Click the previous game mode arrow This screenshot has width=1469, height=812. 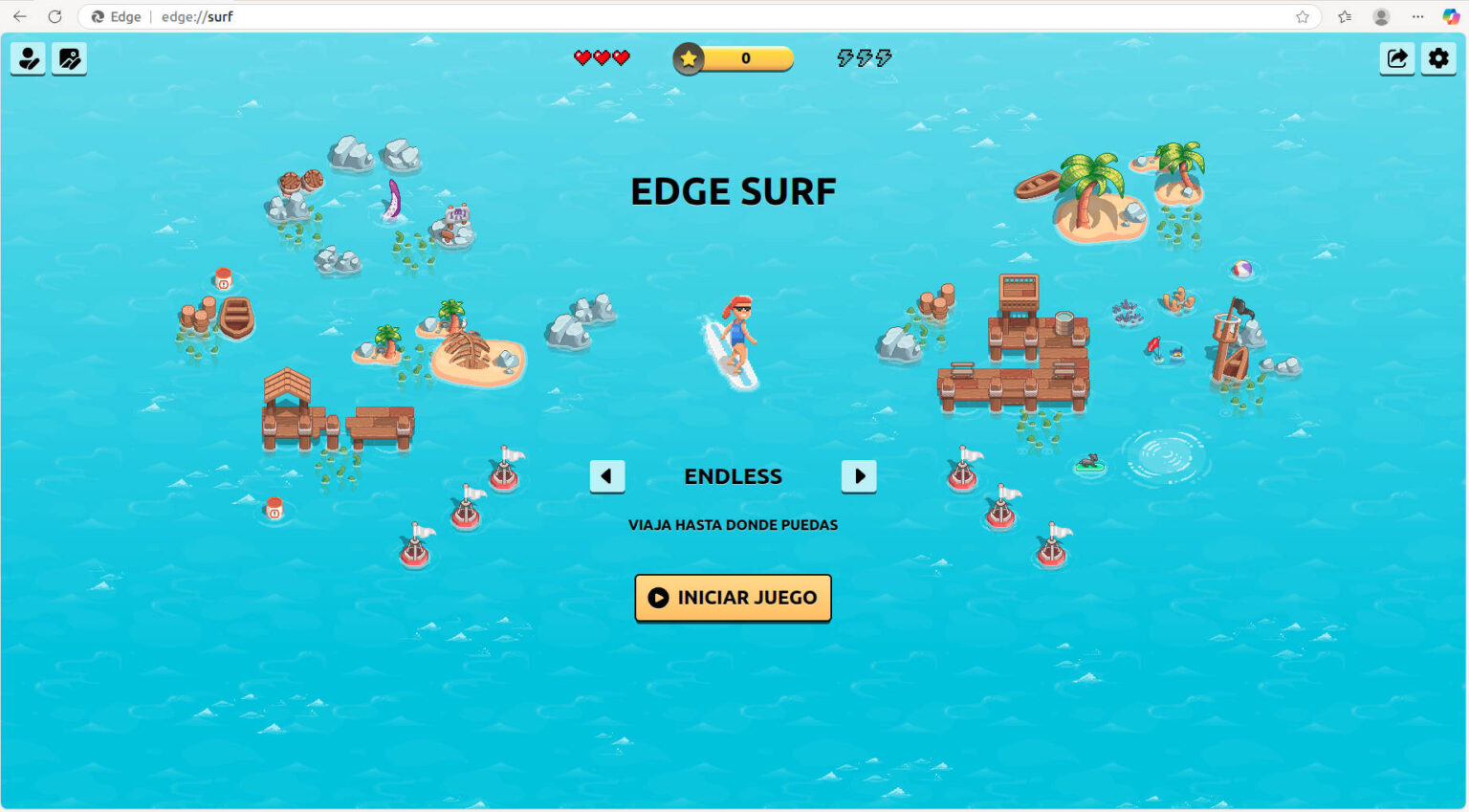pyautogui.click(x=606, y=475)
